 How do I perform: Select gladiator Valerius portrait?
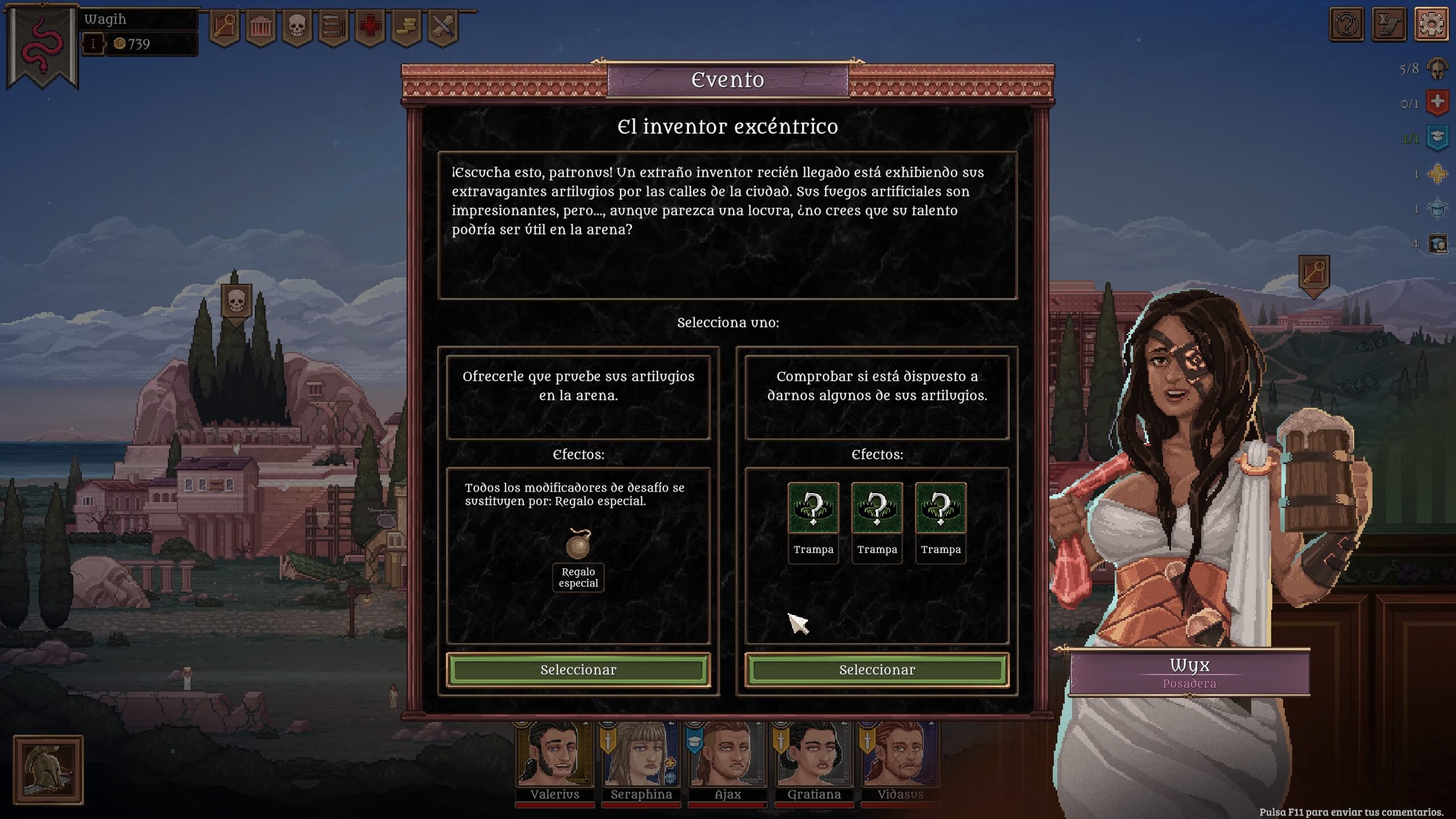click(555, 756)
